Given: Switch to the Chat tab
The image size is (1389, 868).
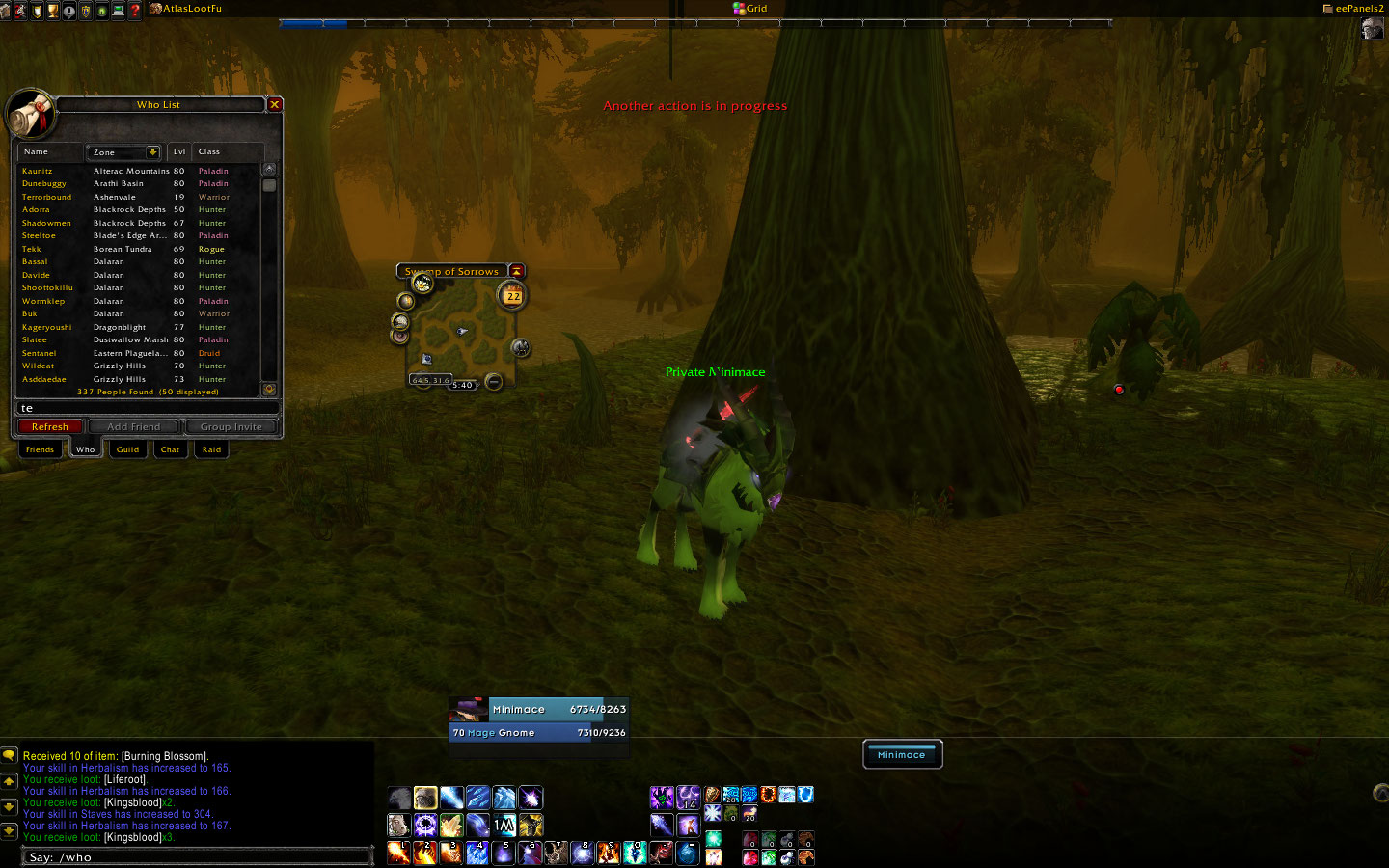Looking at the screenshot, I should [x=170, y=449].
